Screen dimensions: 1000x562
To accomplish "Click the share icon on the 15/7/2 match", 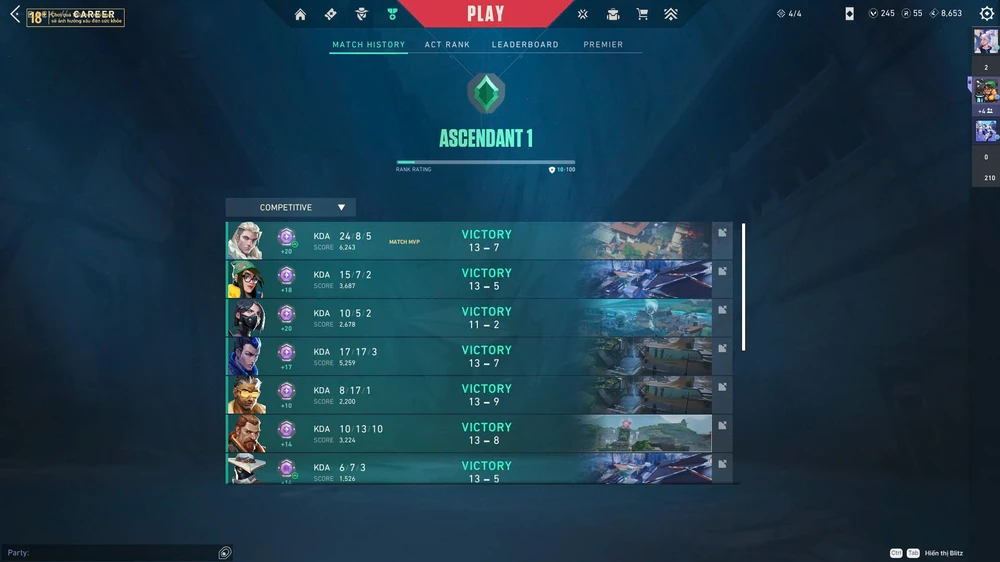I will [722, 272].
